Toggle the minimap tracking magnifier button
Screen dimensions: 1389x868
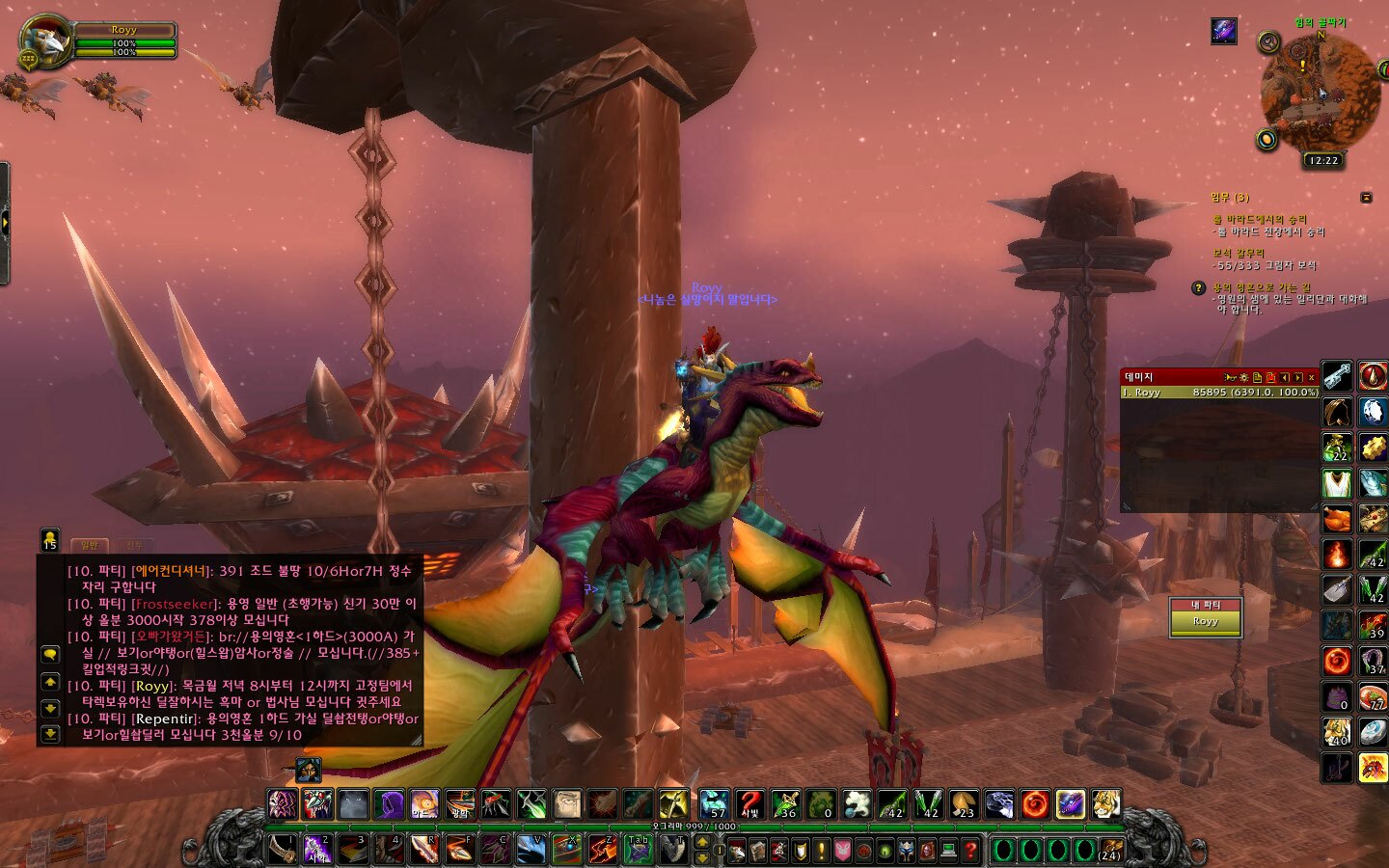(1269, 42)
